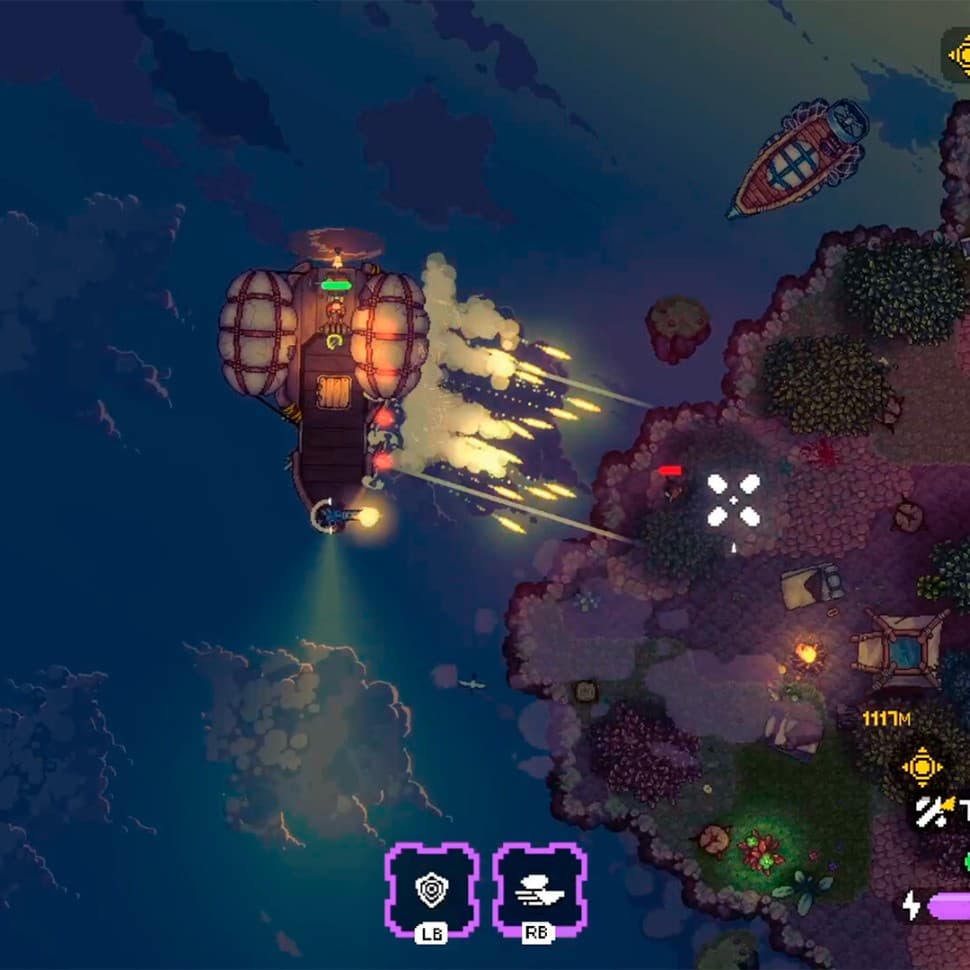
Task: Use the speed boost dash ability
Action: pyautogui.click(x=539, y=887)
